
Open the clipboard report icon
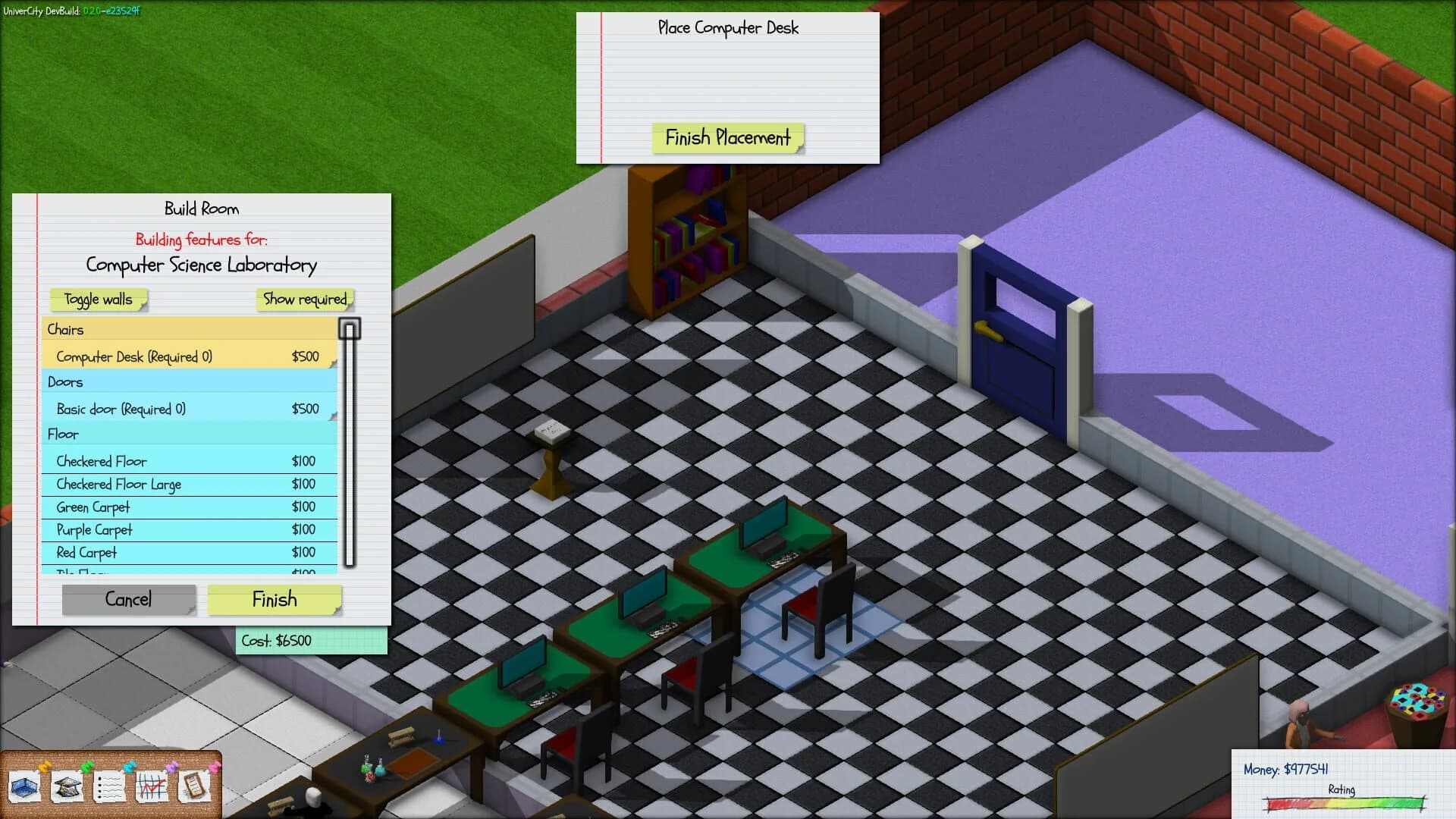tap(196, 787)
